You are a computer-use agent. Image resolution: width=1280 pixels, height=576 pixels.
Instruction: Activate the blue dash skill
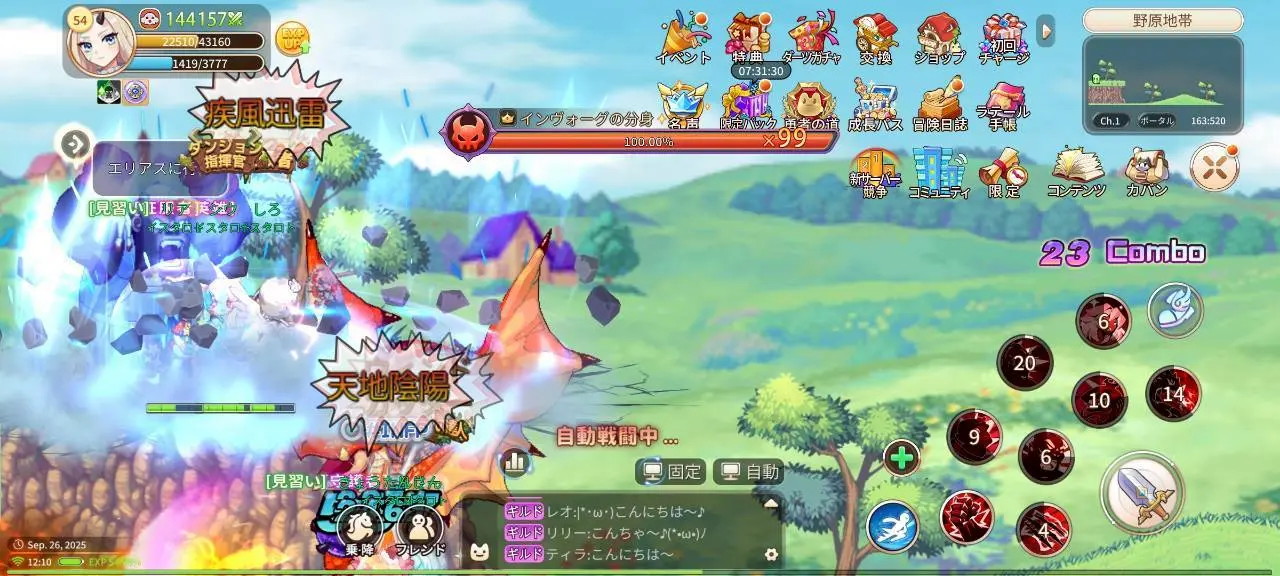tap(892, 527)
